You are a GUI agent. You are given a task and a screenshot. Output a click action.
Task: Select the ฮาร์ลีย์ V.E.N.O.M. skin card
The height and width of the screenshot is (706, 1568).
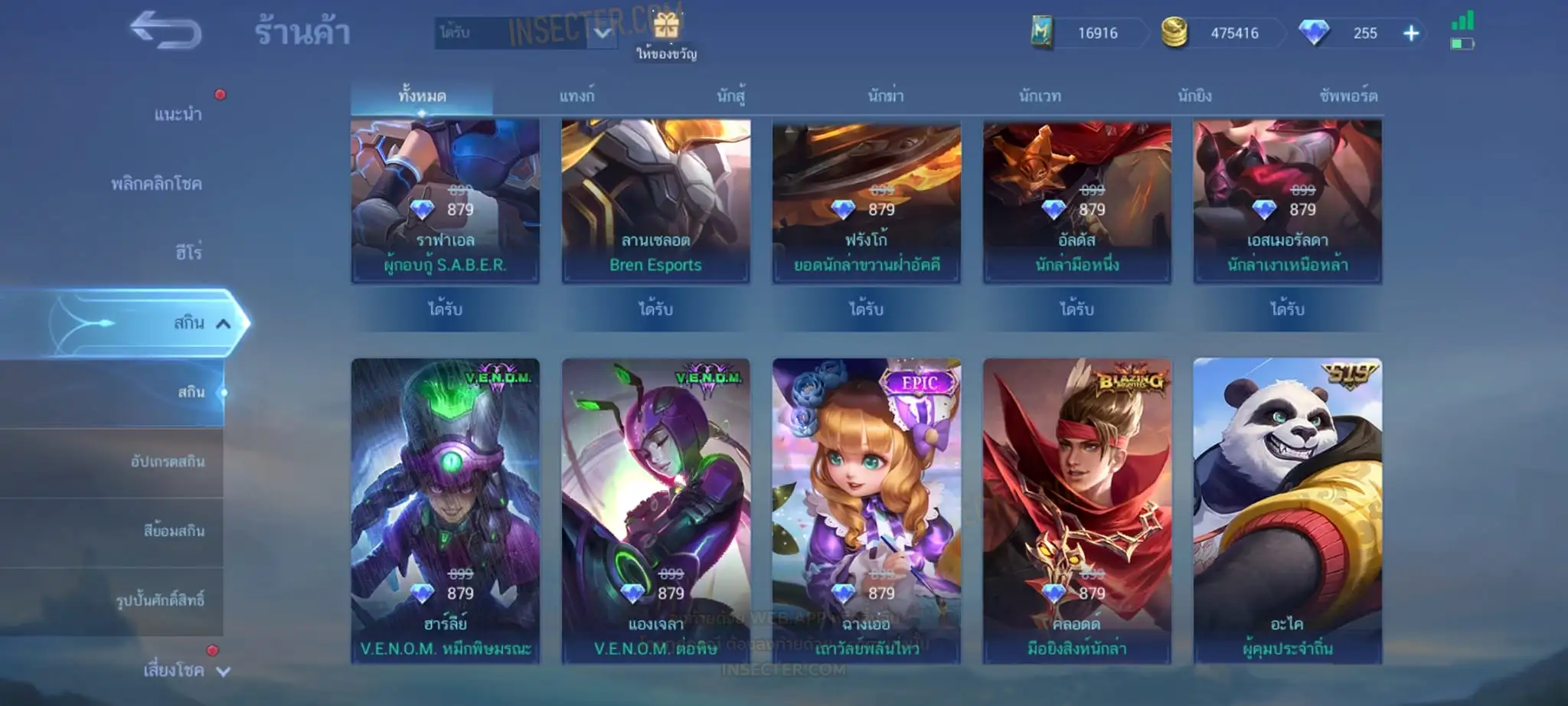point(445,509)
